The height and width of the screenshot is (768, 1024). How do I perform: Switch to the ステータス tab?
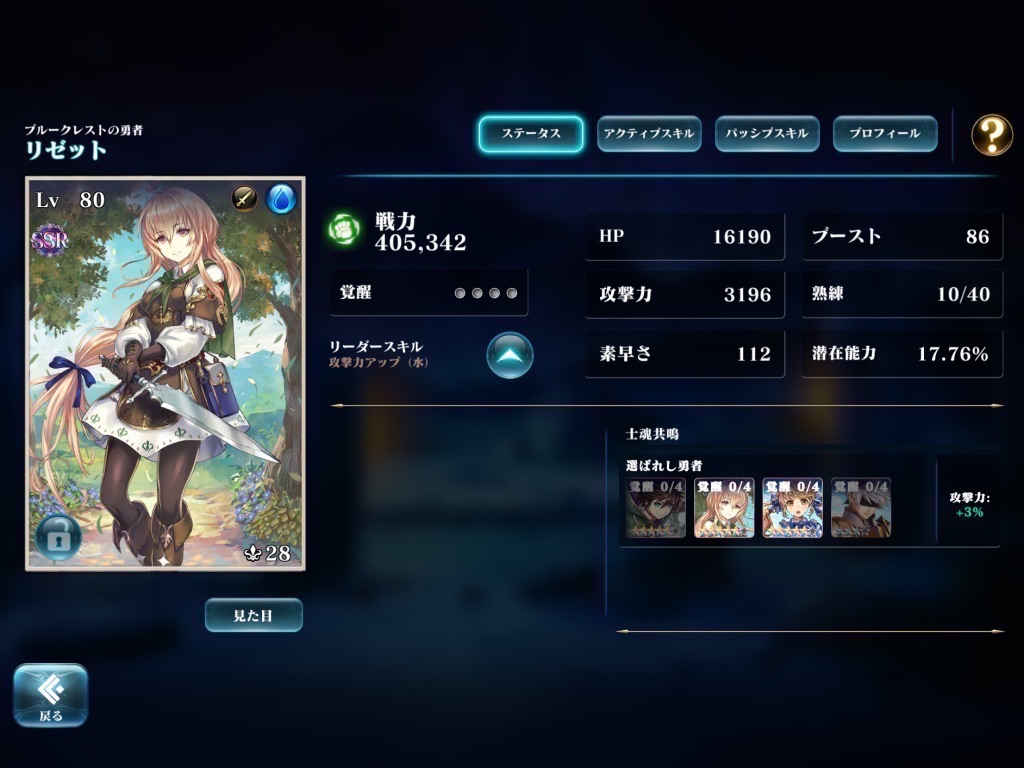530,134
